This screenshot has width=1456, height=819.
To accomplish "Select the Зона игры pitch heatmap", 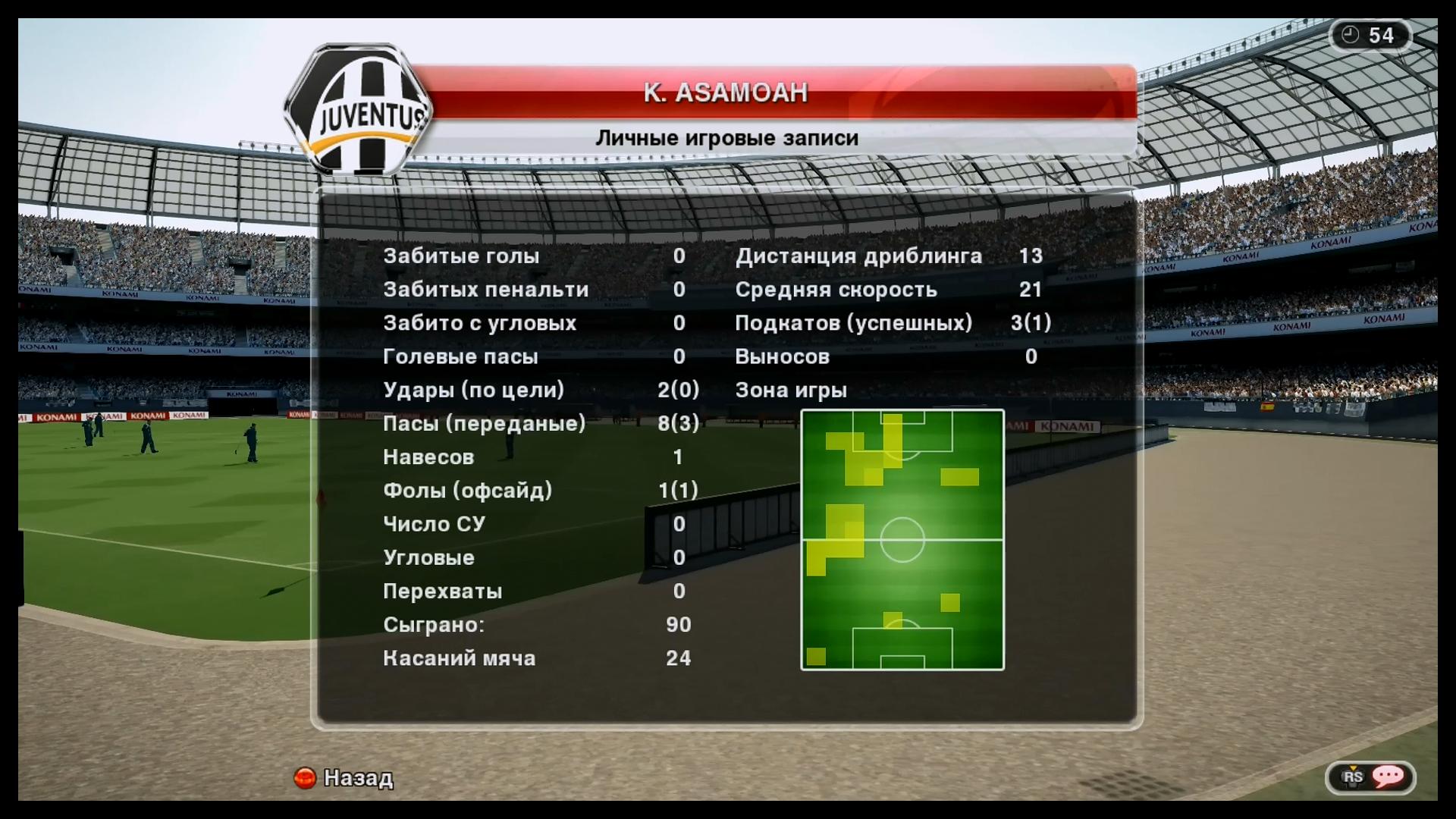I will click(x=902, y=540).
